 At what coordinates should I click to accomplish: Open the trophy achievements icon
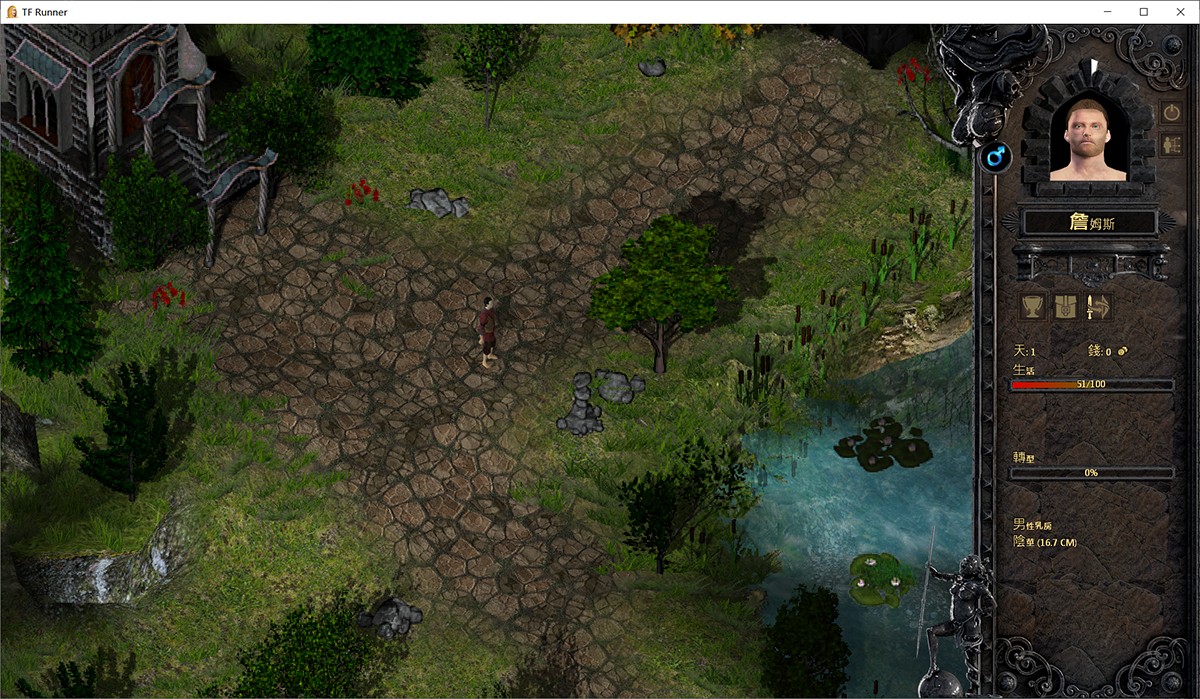(1033, 306)
